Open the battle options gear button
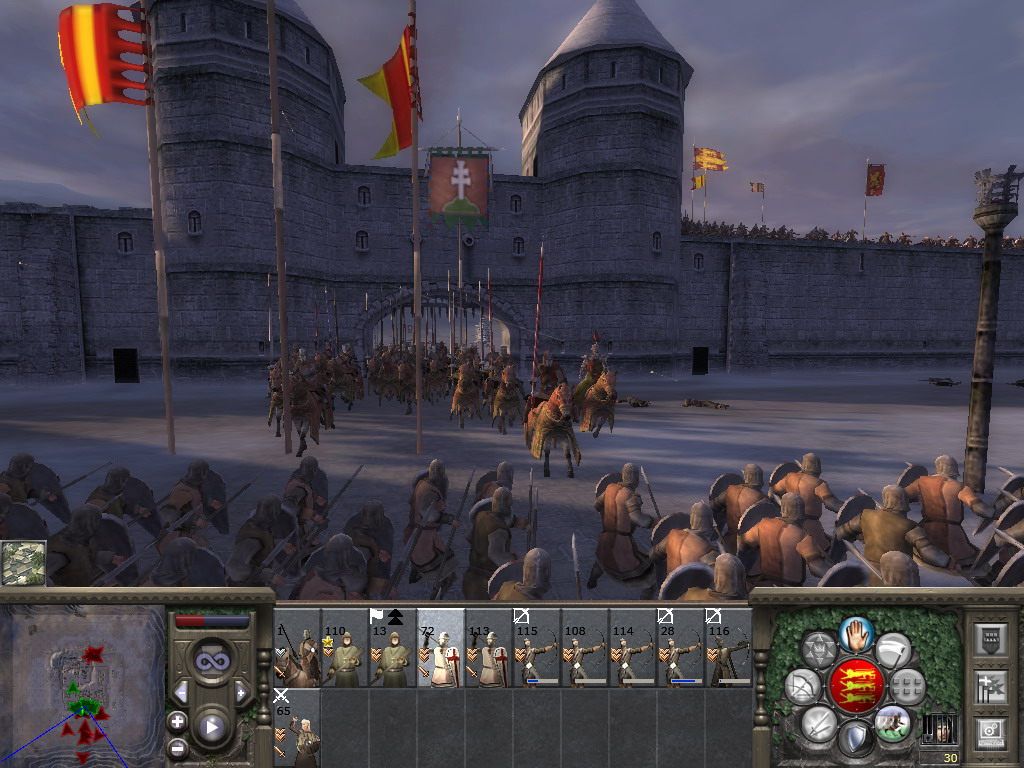Screen dimensions: 1024x768 coord(991,733)
